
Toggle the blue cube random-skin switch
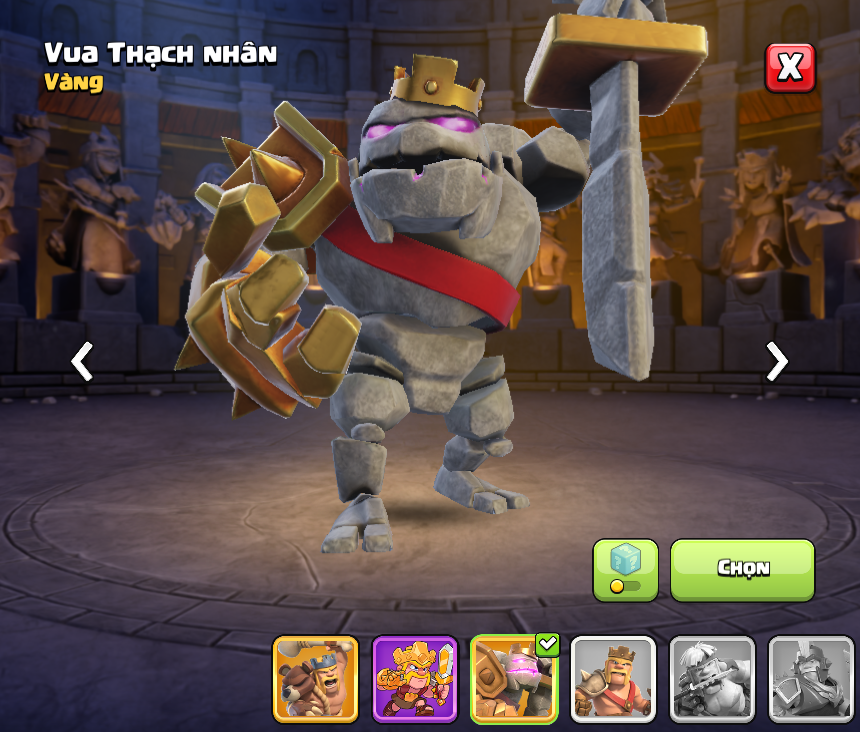pos(625,570)
